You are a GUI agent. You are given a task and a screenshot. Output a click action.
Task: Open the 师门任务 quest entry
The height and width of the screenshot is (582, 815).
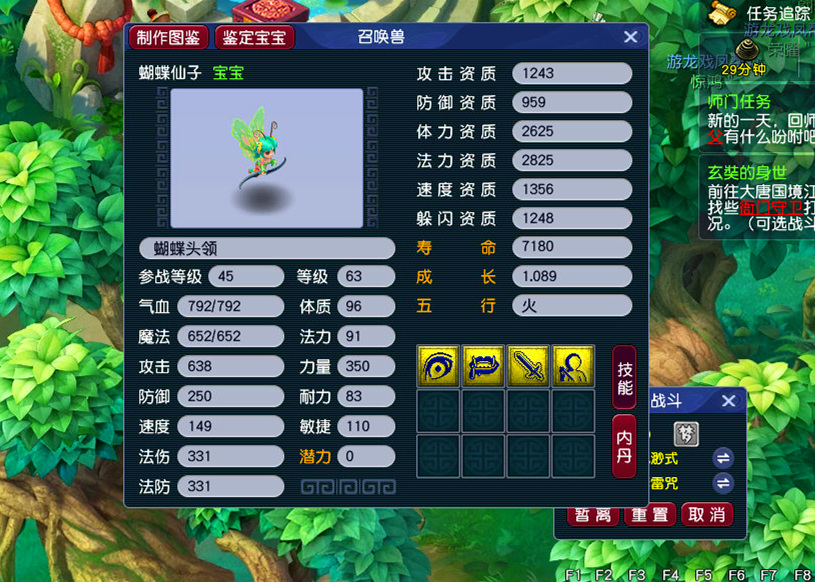[x=739, y=101]
